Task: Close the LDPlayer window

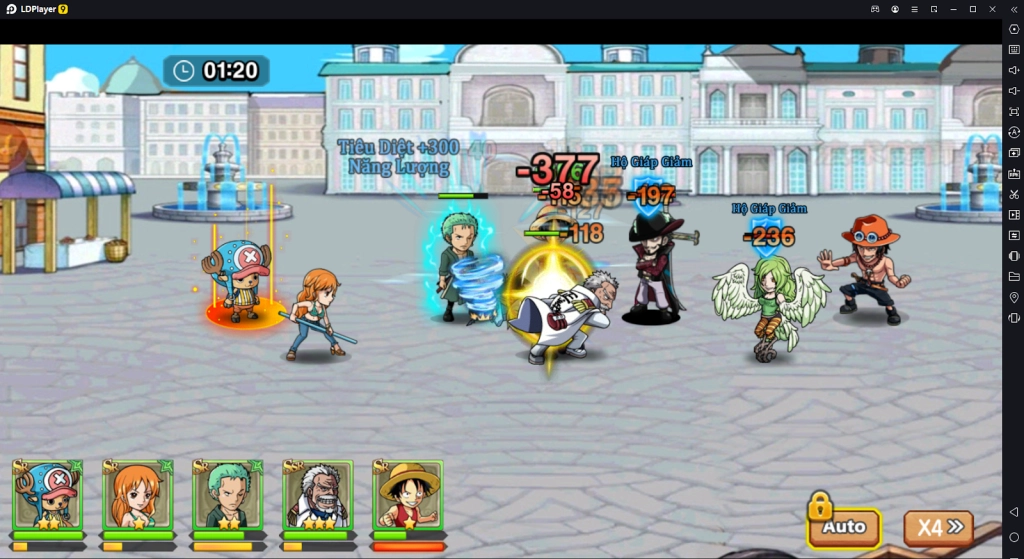Action: coord(993,9)
